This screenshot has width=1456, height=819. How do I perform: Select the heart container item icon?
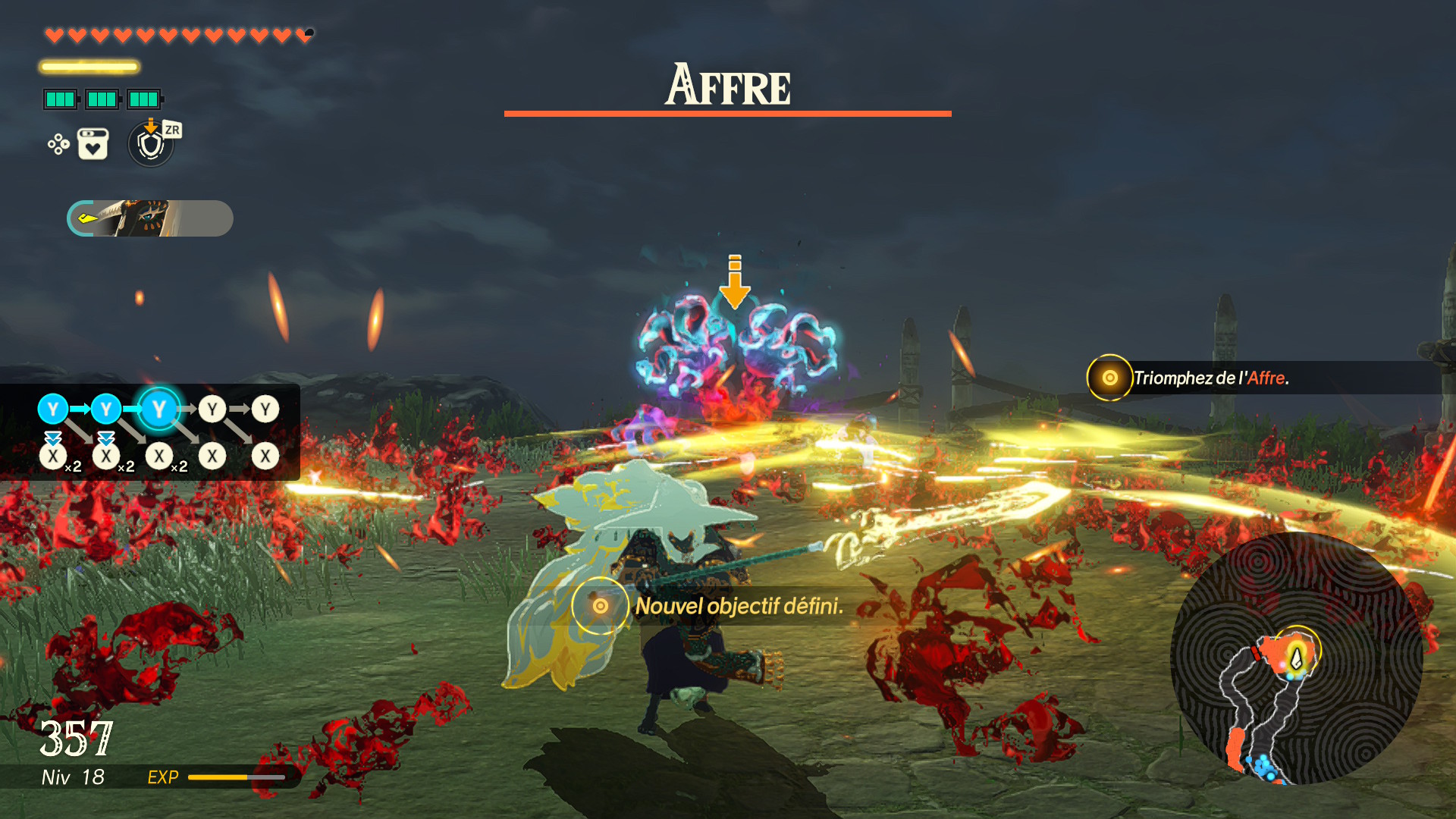[x=93, y=144]
